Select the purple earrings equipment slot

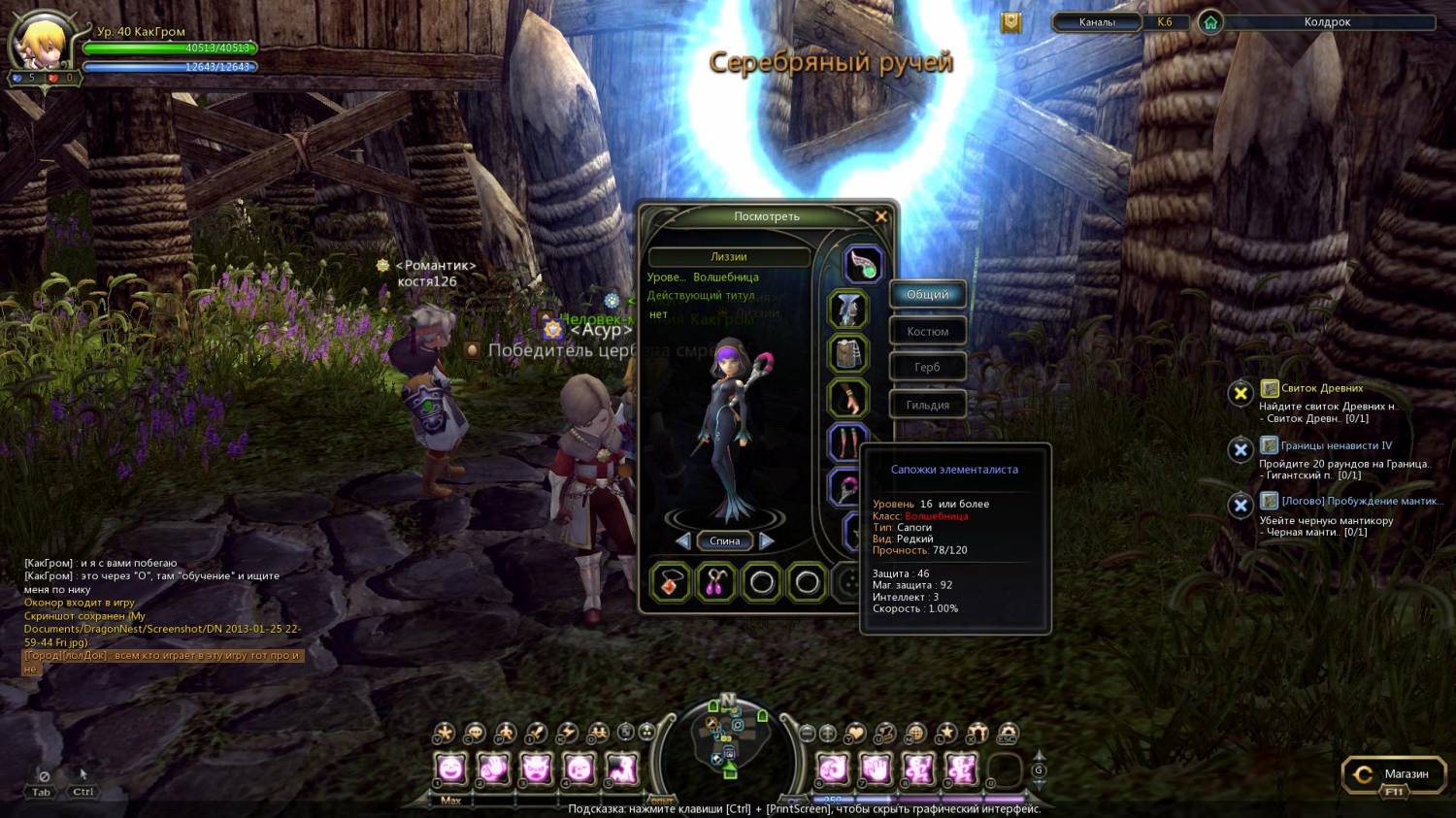coord(716,582)
